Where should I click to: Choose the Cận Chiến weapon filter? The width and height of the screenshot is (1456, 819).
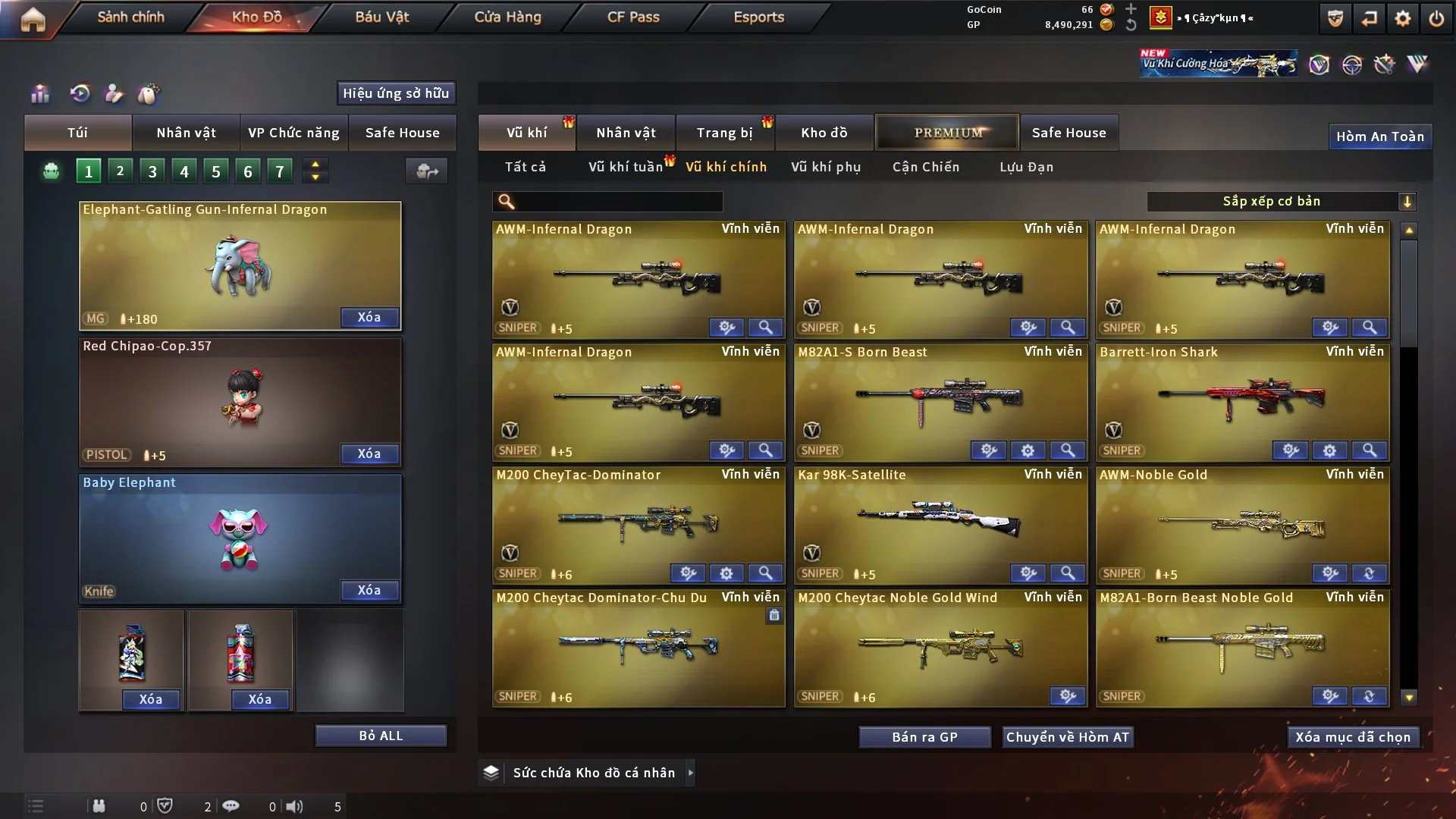(926, 167)
